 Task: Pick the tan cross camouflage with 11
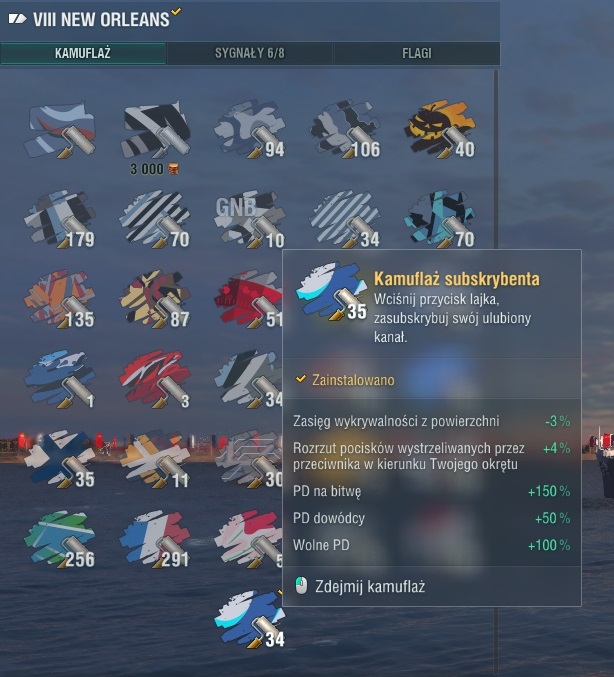click(x=155, y=459)
